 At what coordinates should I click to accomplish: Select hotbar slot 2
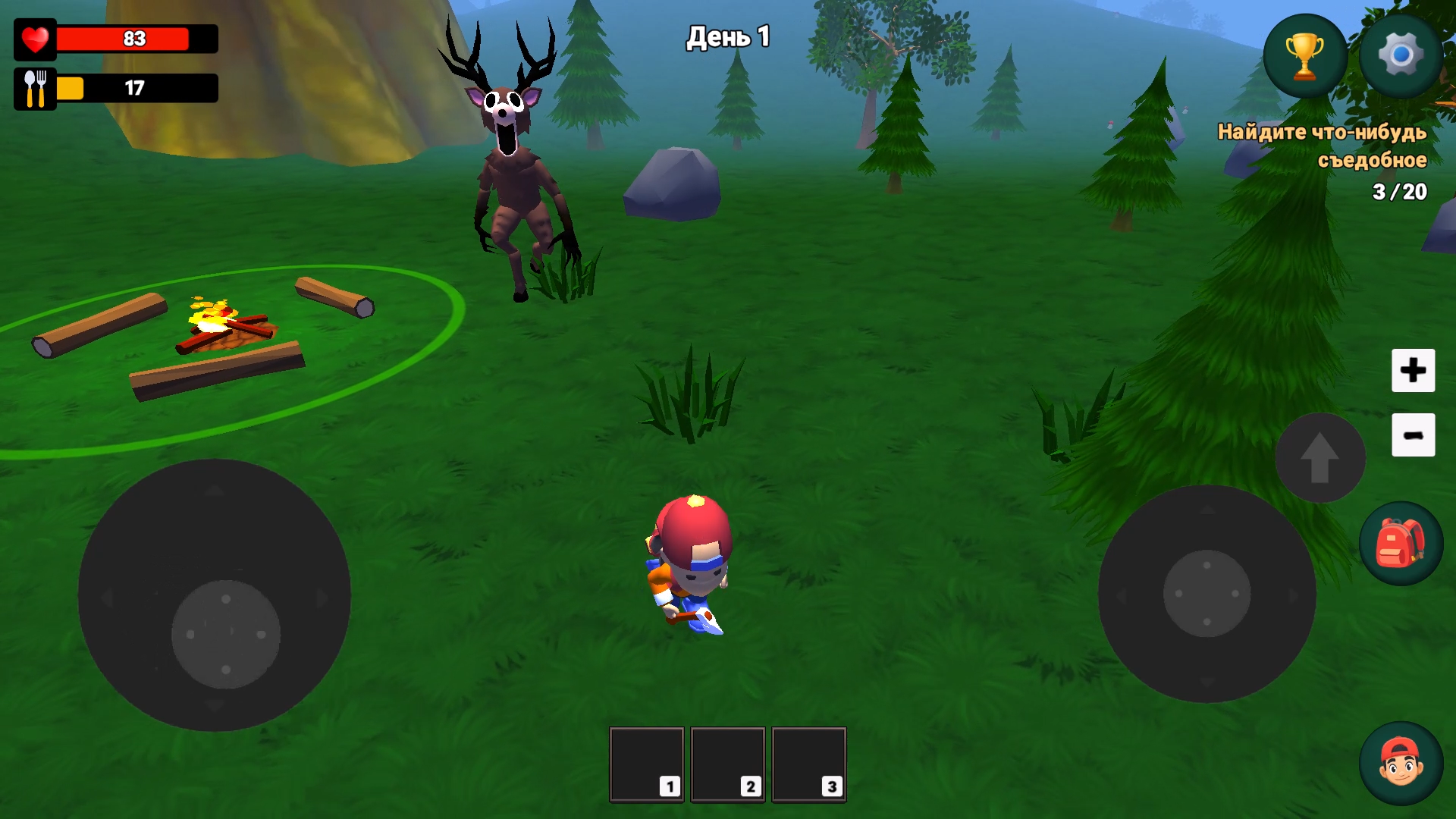727,763
